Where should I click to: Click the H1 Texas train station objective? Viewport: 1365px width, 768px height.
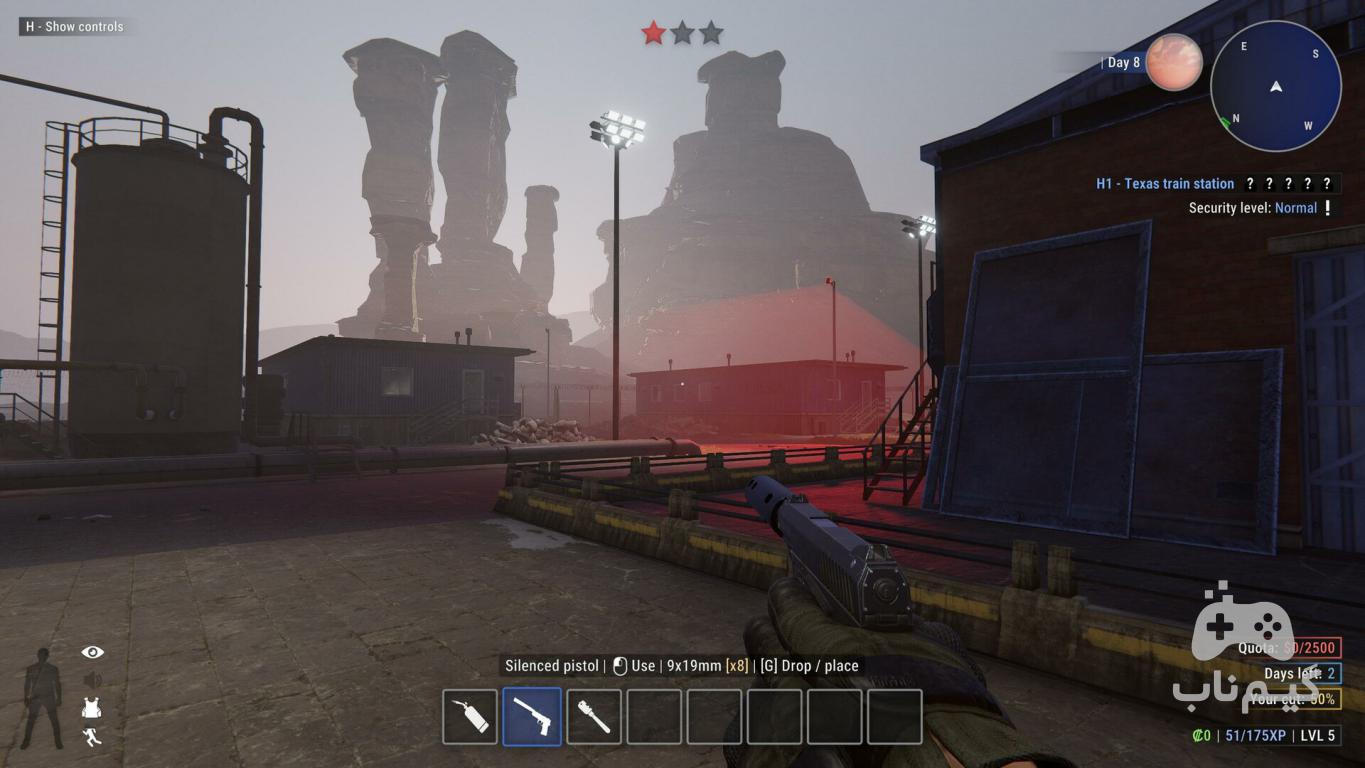(1165, 184)
